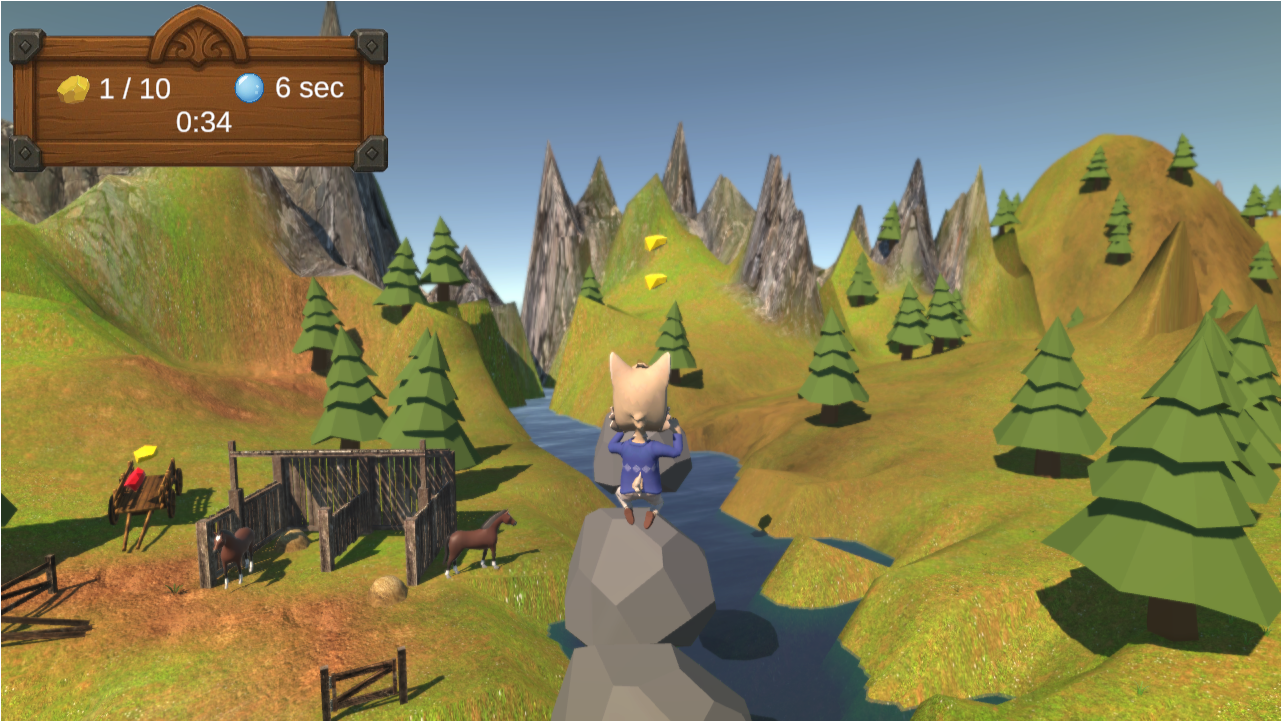This screenshot has width=1281, height=721.
Task: Click the 6 sec breath timer label
Action: pos(310,88)
